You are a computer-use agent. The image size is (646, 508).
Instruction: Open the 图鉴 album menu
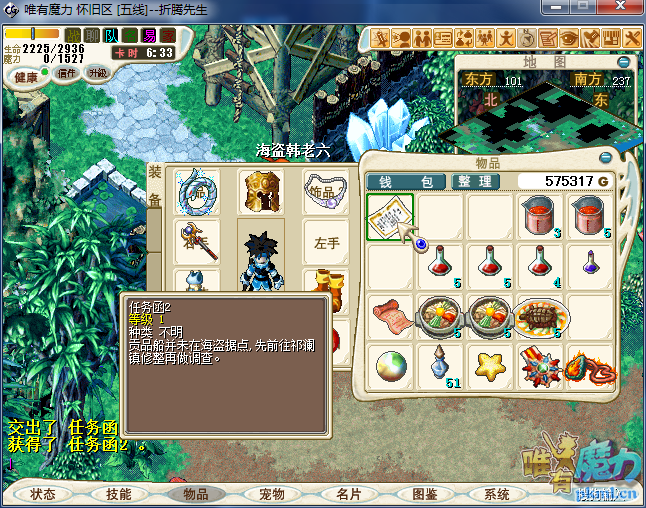425,494
